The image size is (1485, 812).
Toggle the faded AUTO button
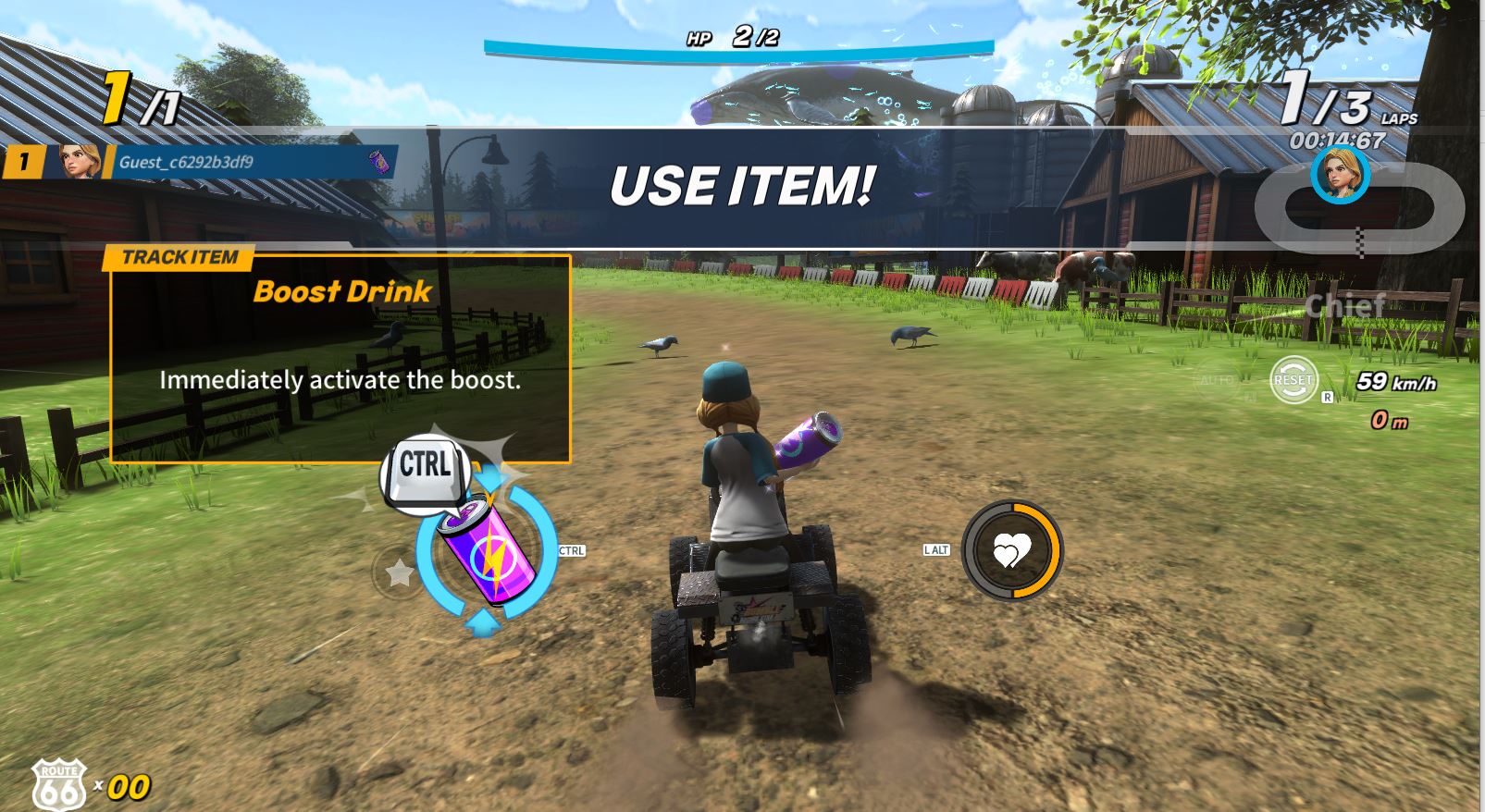[x=1216, y=380]
